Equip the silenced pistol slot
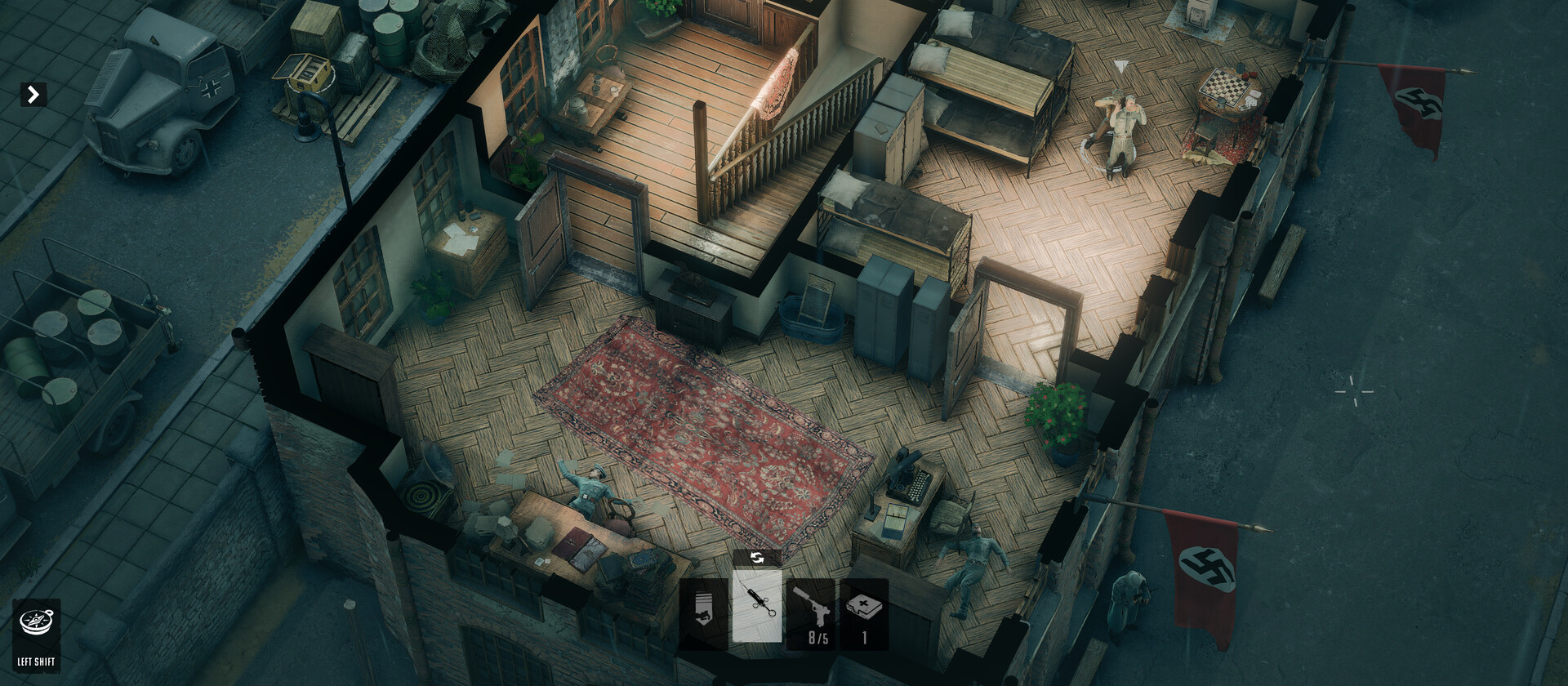 810,614
